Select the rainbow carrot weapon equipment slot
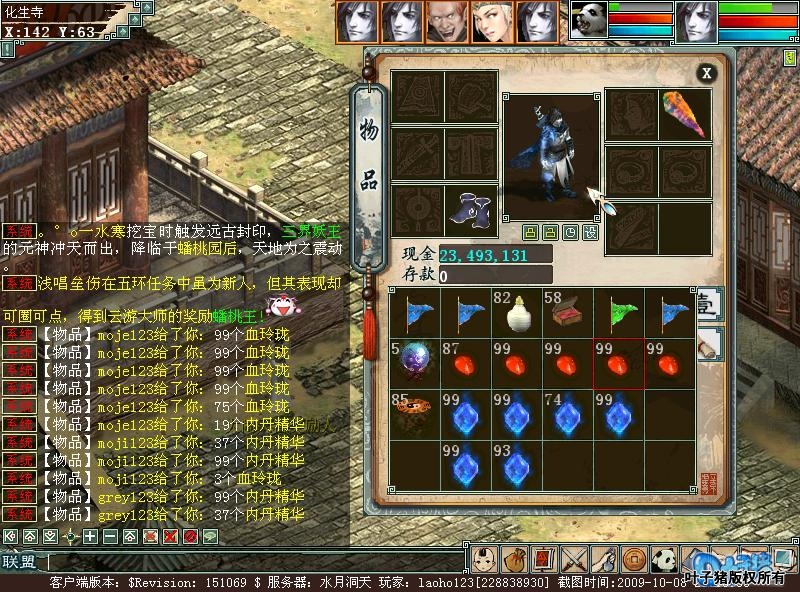The image size is (800, 592). point(684,114)
